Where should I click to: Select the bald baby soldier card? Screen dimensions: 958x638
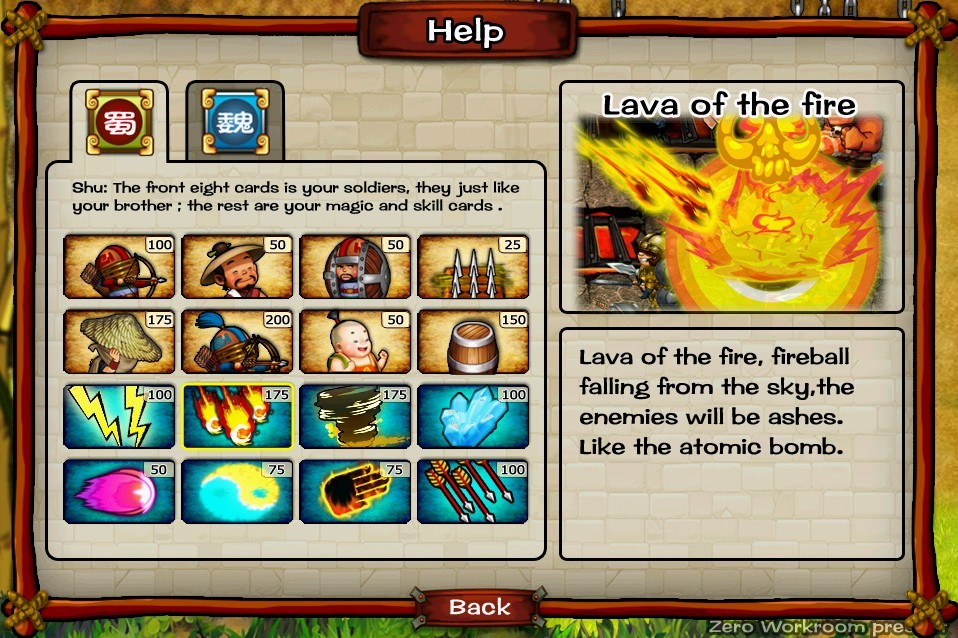355,341
